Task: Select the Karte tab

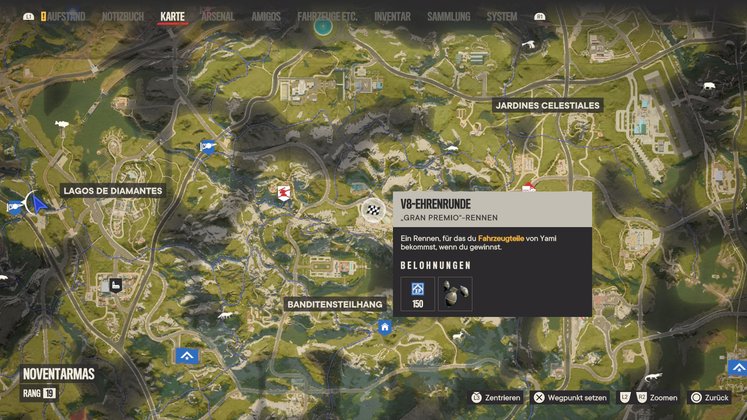Action: coord(173,16)
